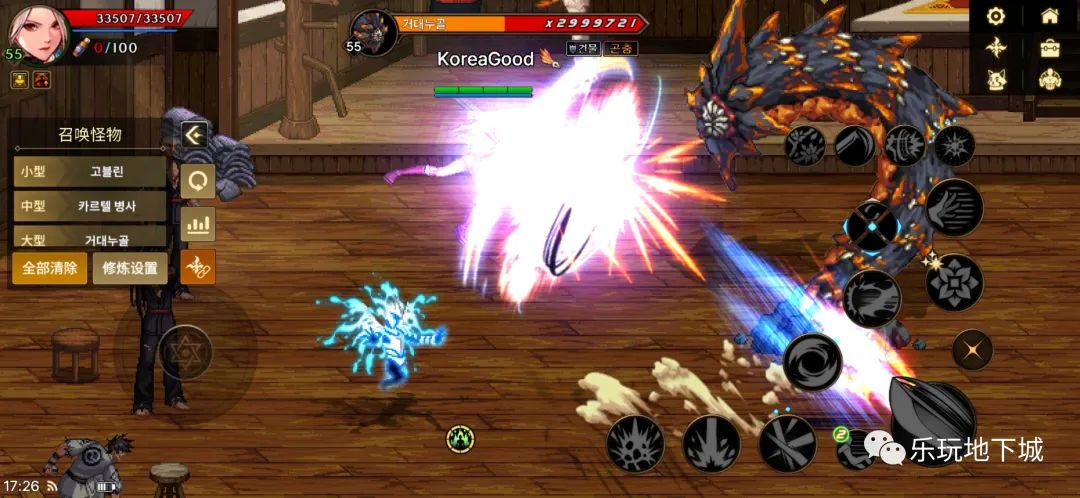Click the circular refresh arrow button
The height and width of the screenshot is (498, 1080).
coord(198,180)
